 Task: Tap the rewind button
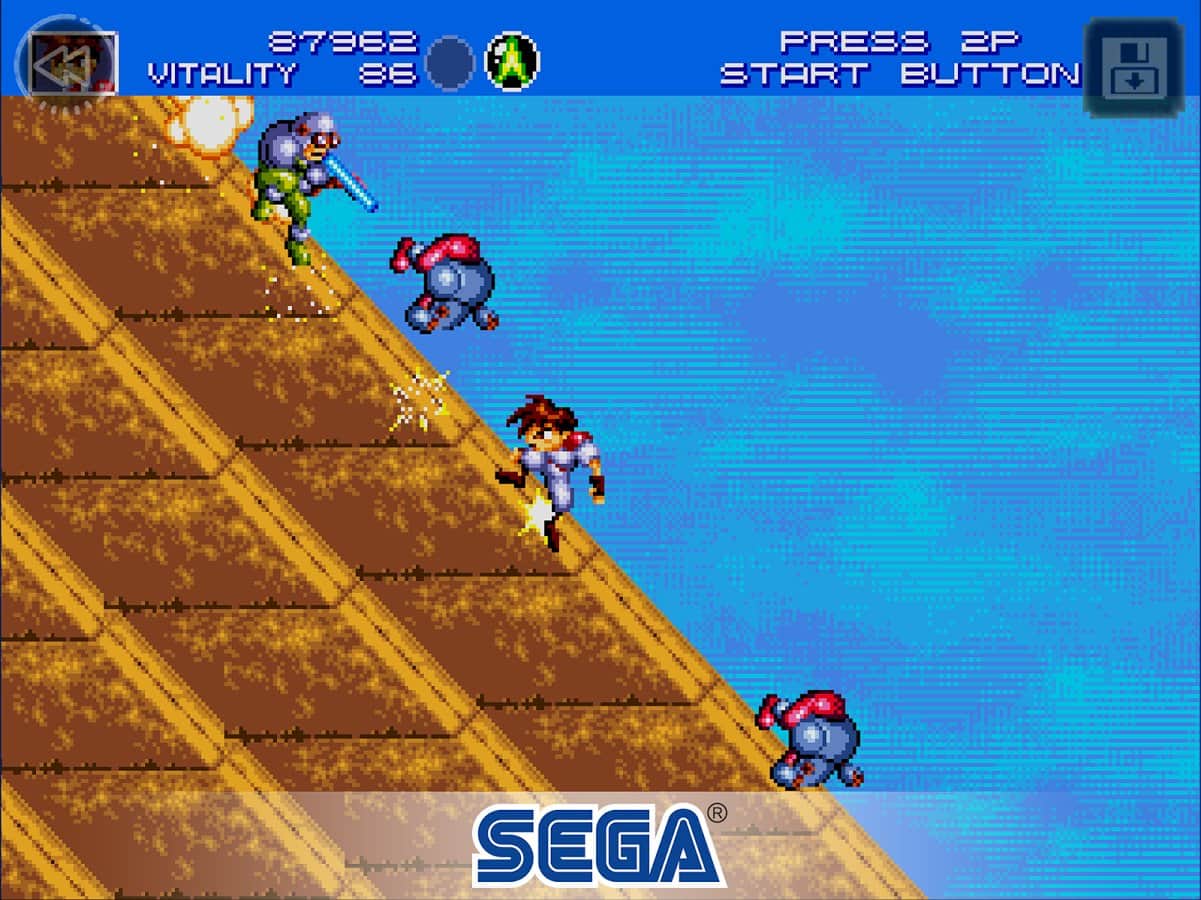(67, 64)
